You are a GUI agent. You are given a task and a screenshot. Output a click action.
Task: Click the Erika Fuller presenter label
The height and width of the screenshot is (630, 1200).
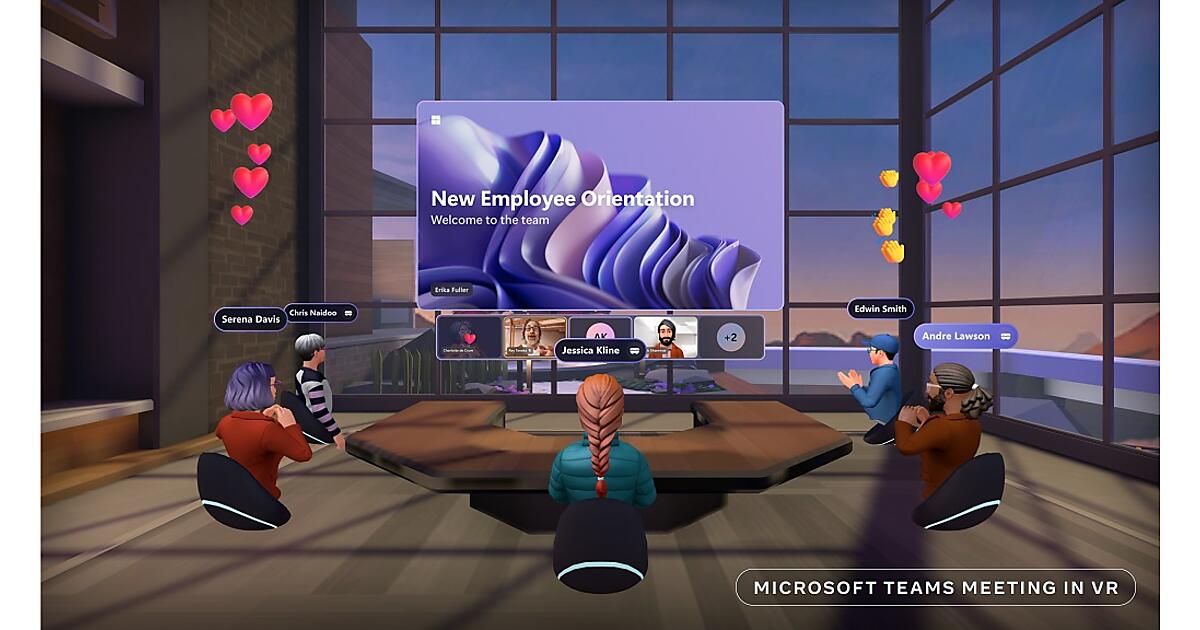[452, 289]
